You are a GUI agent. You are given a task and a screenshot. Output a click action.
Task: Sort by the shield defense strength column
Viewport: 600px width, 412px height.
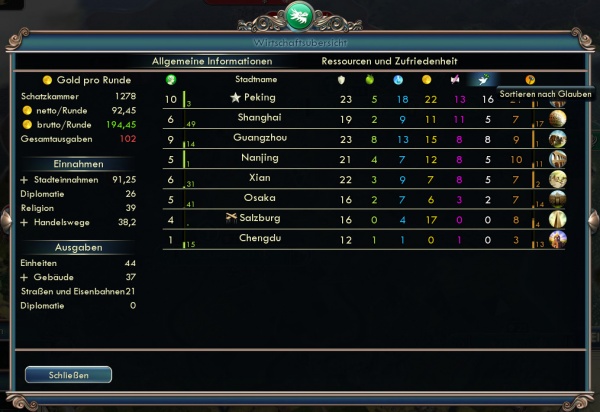(x=342, y=79)
